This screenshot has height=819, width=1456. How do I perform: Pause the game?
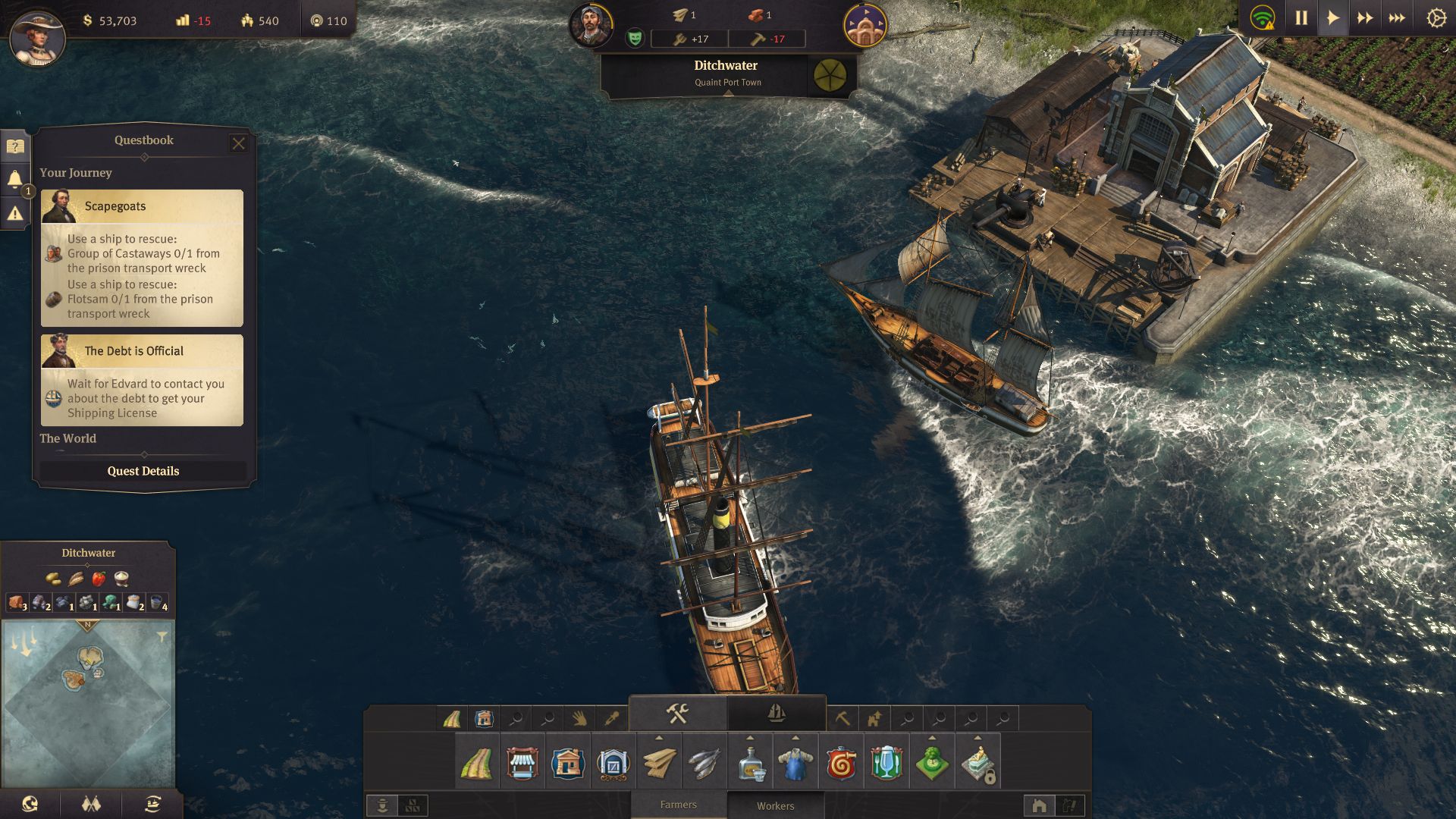pyautogui.click(x=1301, y=18)
